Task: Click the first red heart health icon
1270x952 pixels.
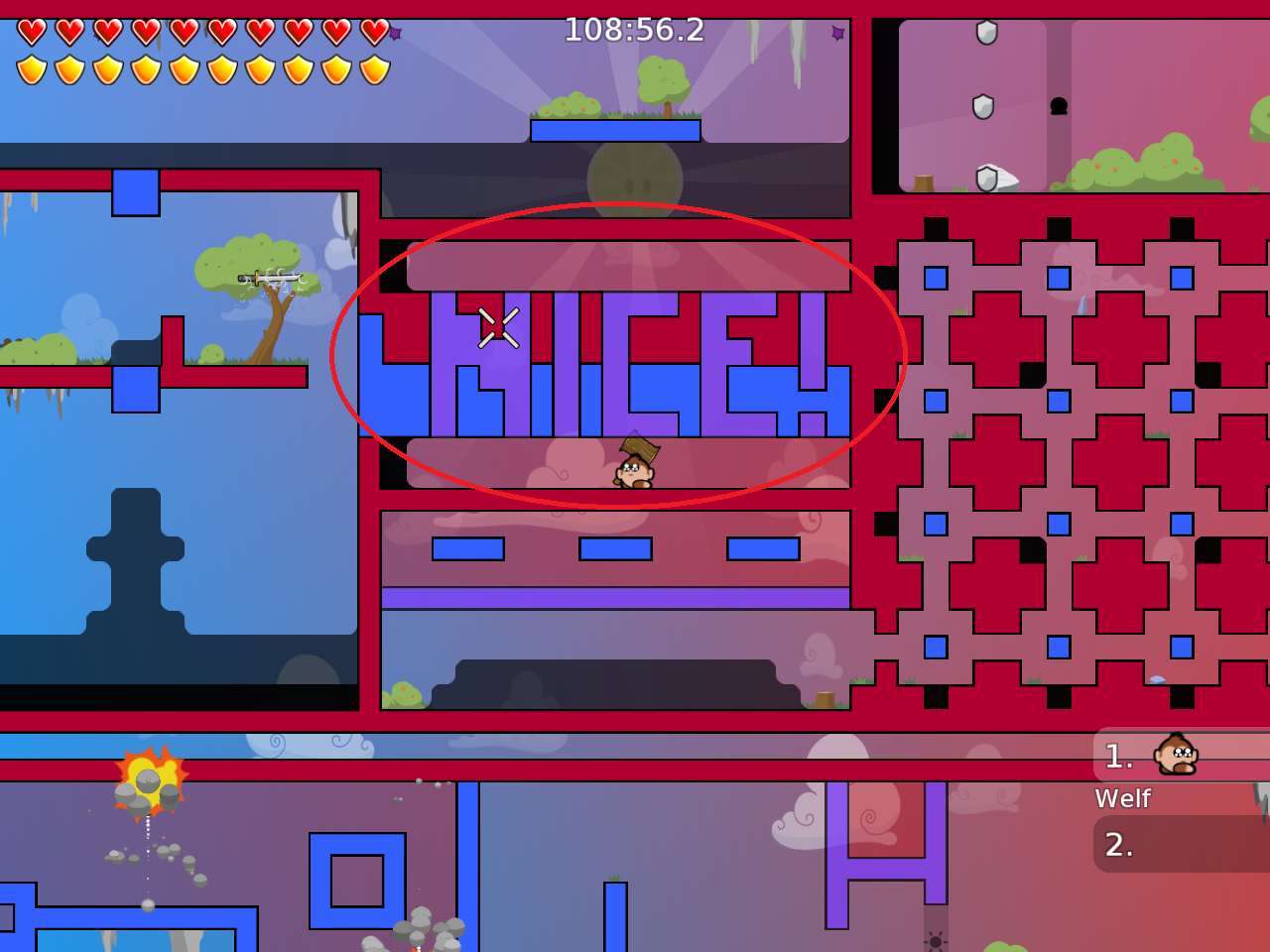Action: [x=31, y=30]
